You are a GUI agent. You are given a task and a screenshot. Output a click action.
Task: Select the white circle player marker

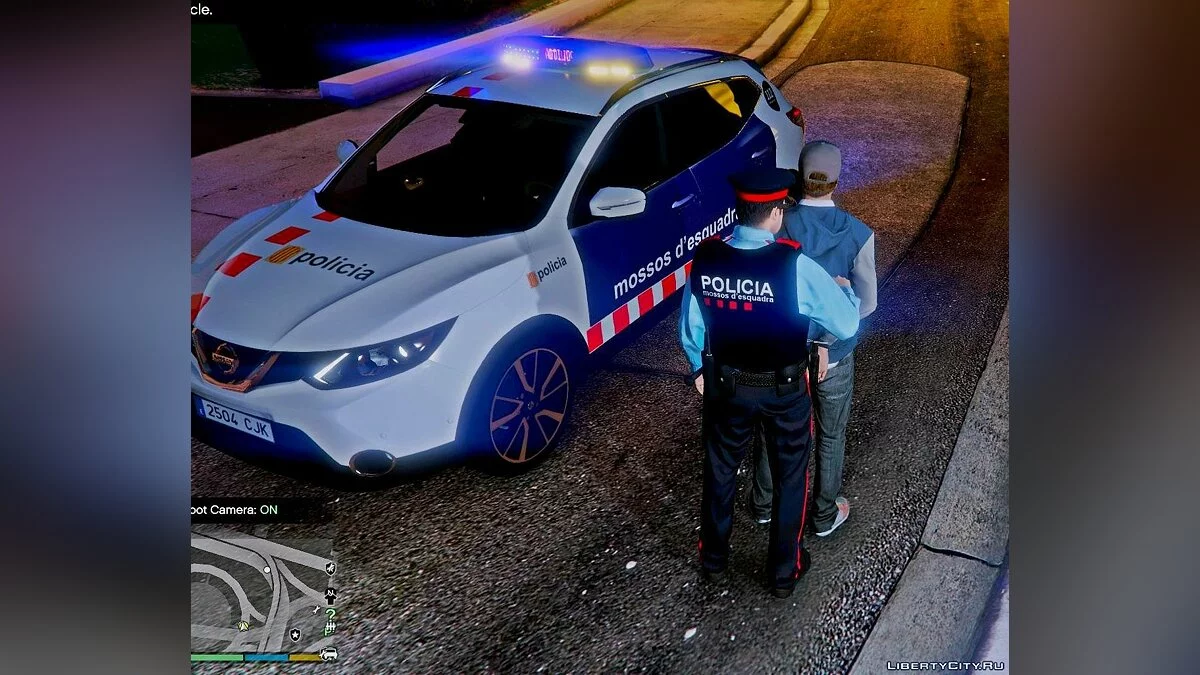[267, 570]
